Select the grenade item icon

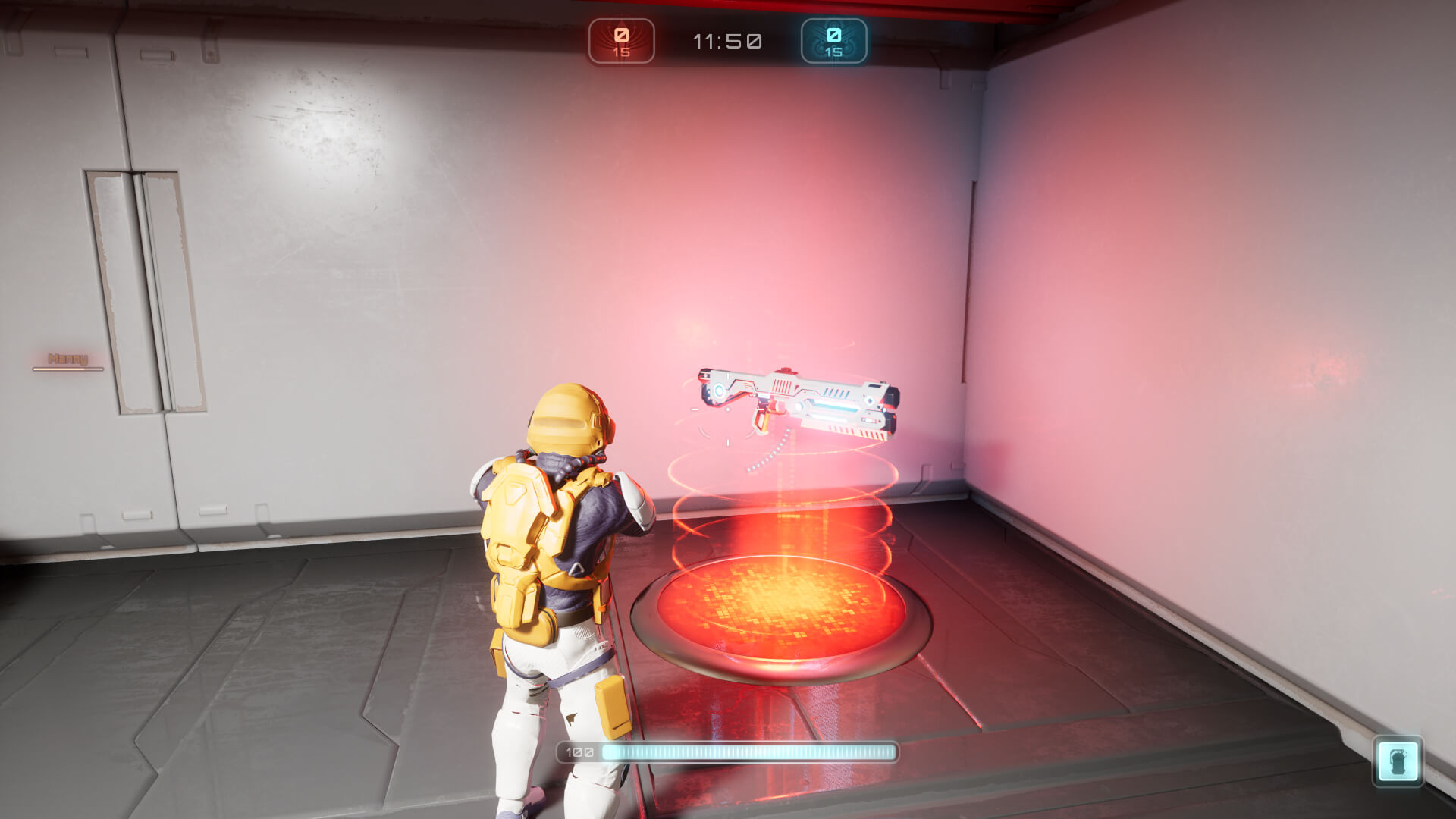pyautogui.click(x=1398, y=761)
